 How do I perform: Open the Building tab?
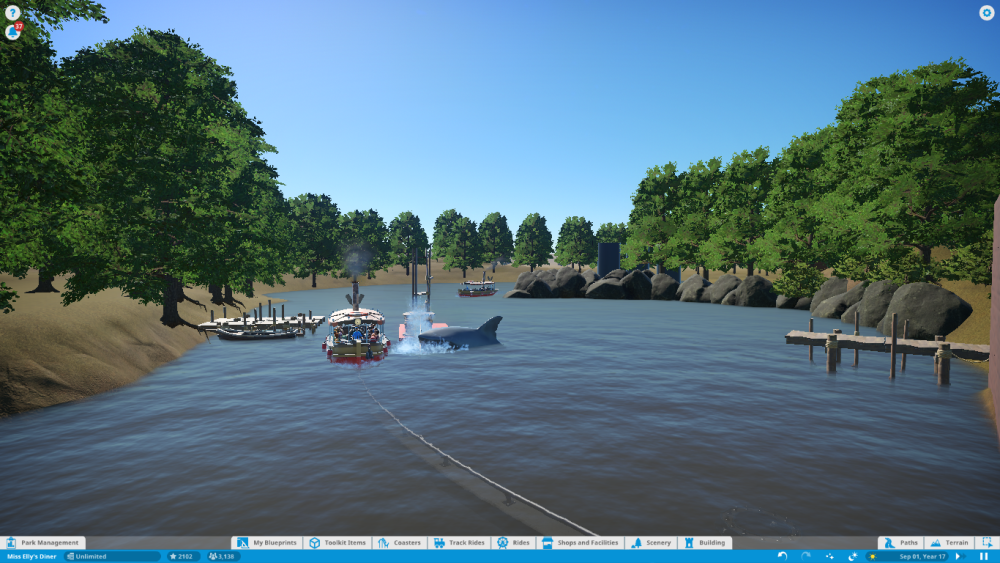coord(705,543)
